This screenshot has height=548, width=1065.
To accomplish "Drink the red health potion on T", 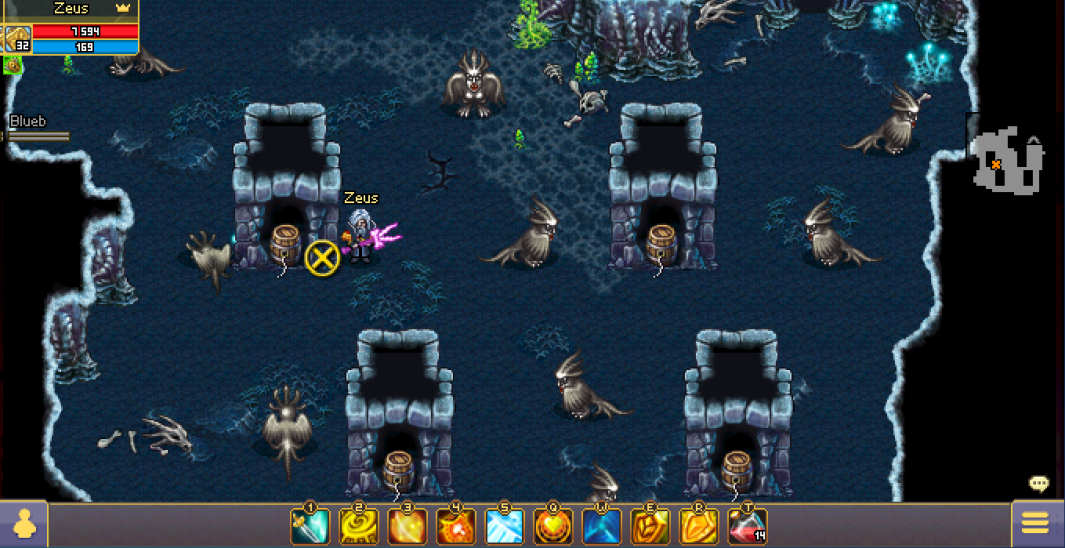I will (747, 526).
